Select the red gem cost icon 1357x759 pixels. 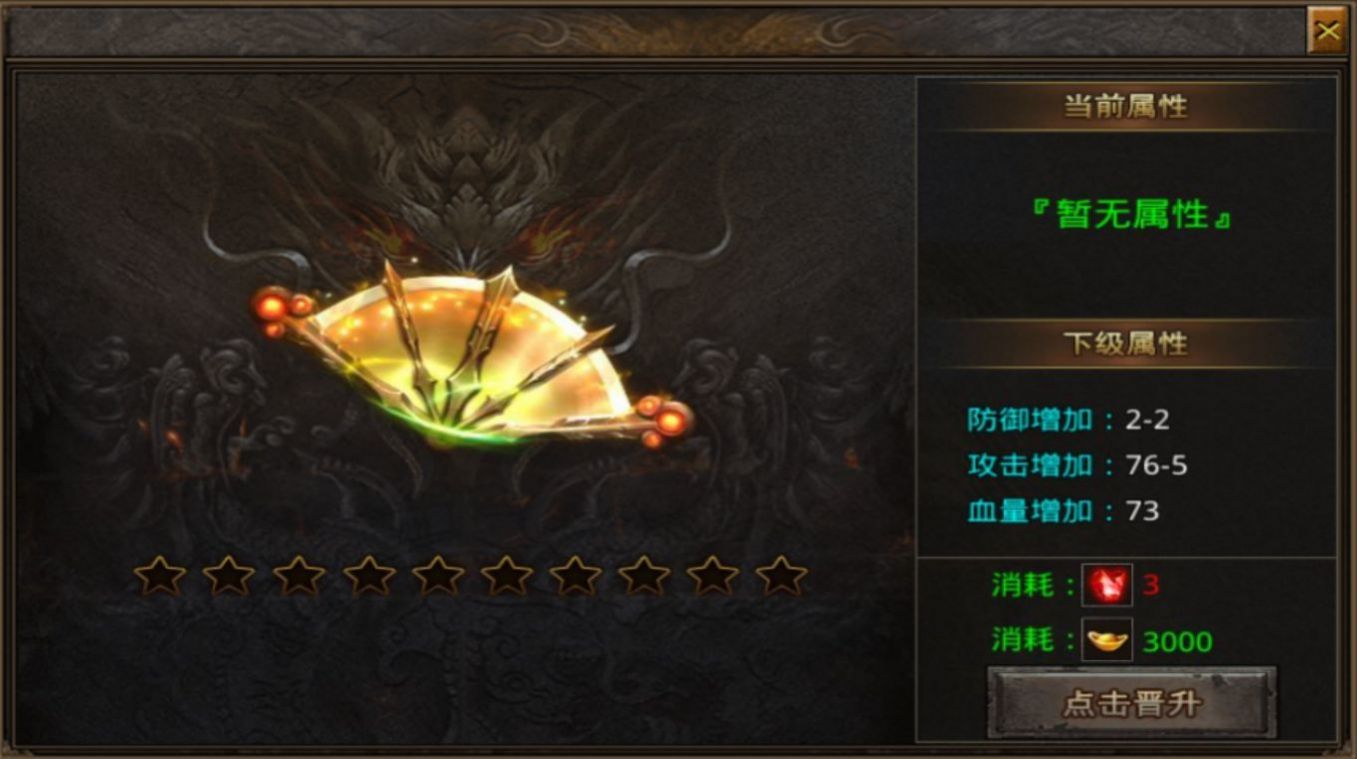(x=1107, y=584)
